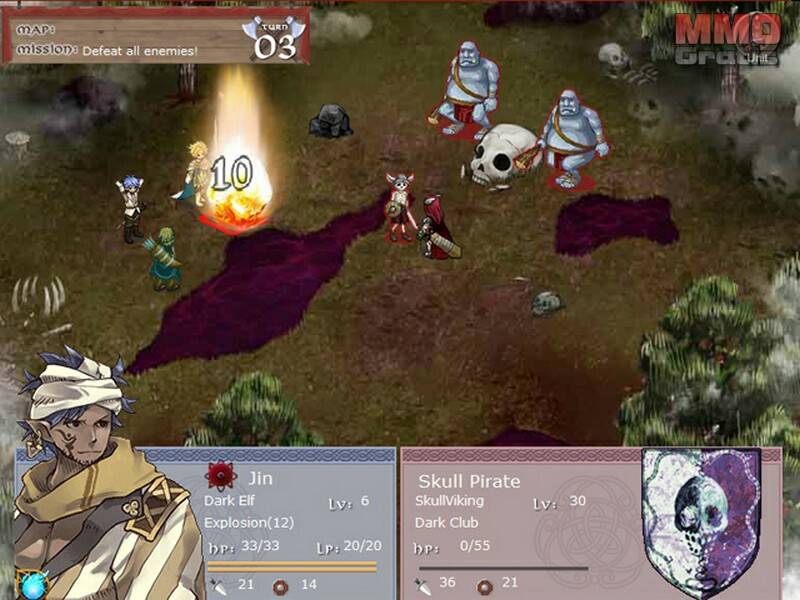Viewport: 800px width, 600px height.
Task: Click the Dark Club weapon label
Action: click(449, 521)
